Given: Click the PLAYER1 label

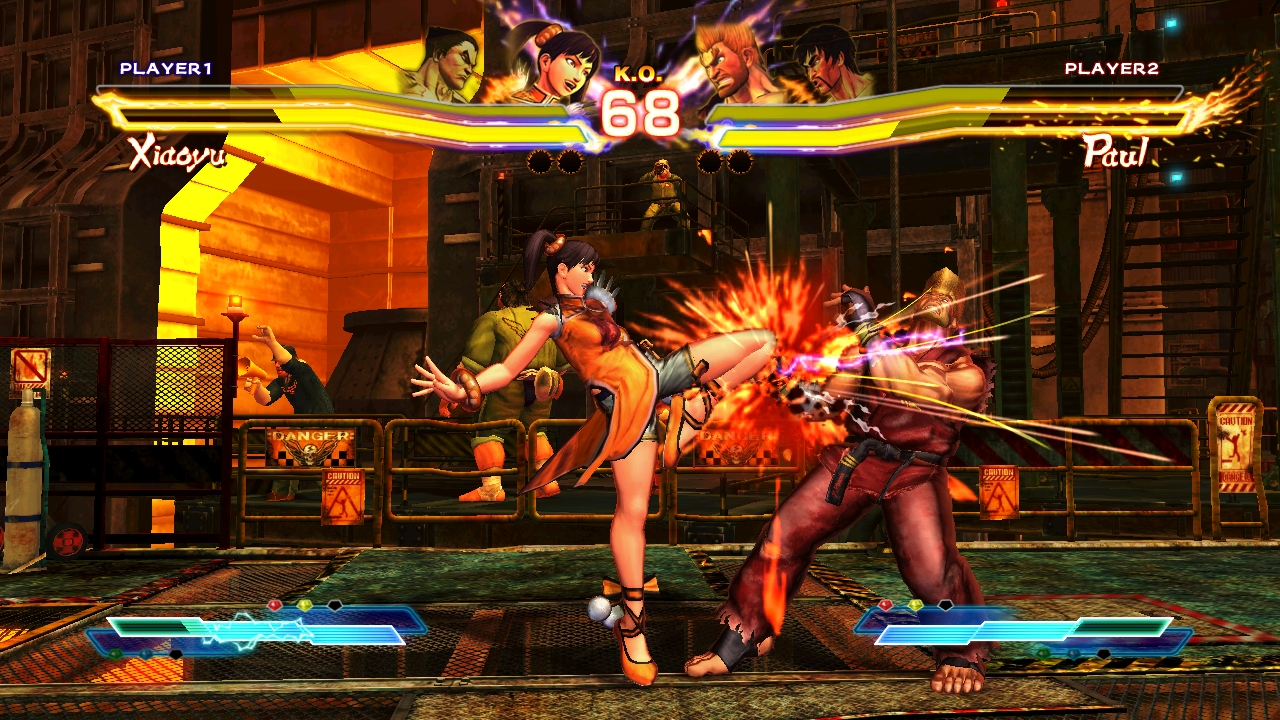Looking at the screenshot, I should pos(166,69).
